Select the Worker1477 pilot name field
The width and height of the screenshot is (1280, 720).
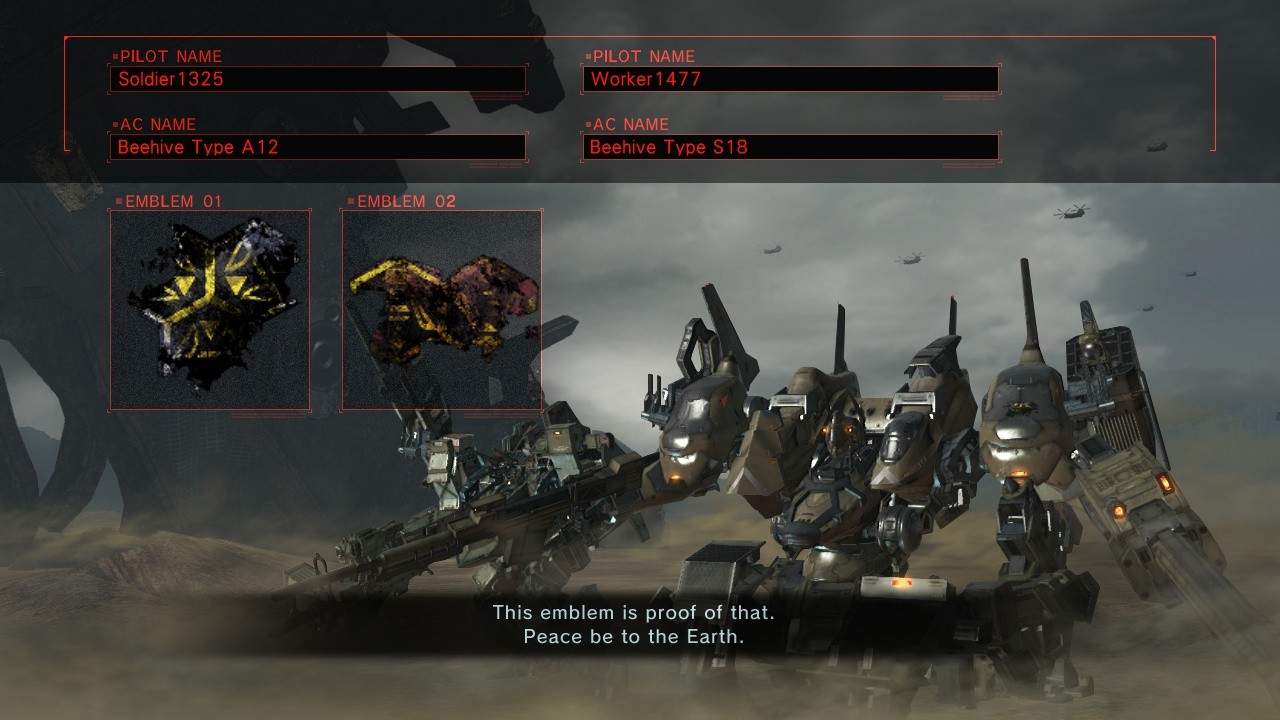coord(790,79)
